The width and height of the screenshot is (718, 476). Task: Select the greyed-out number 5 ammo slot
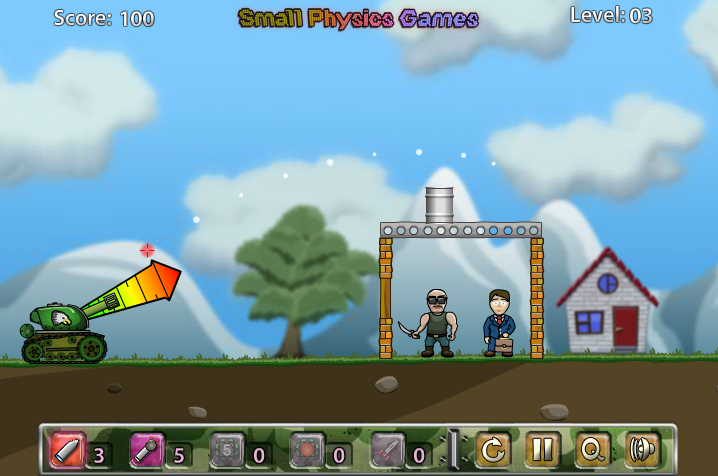pyautogui.click(x=226, y=449)
